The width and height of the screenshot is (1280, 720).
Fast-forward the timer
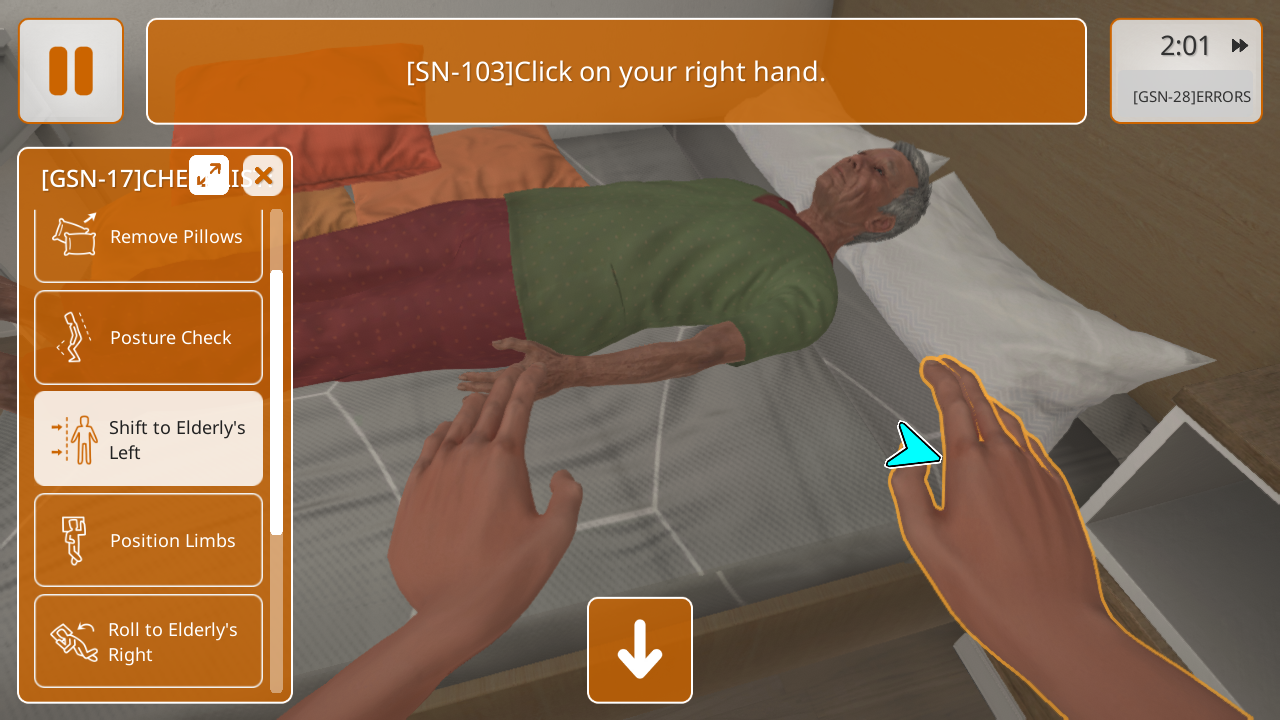[1240, 45]
